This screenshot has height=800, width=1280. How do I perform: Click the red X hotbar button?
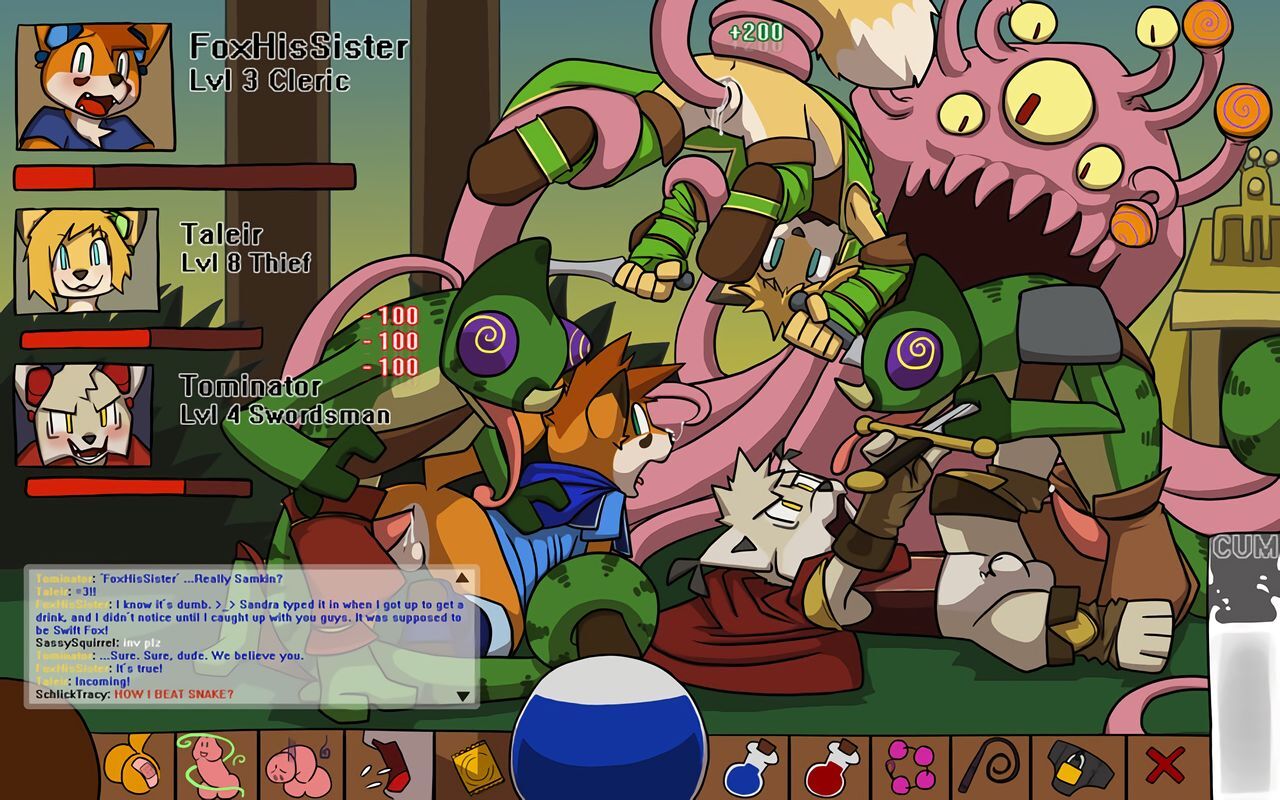coord(1165,767)
